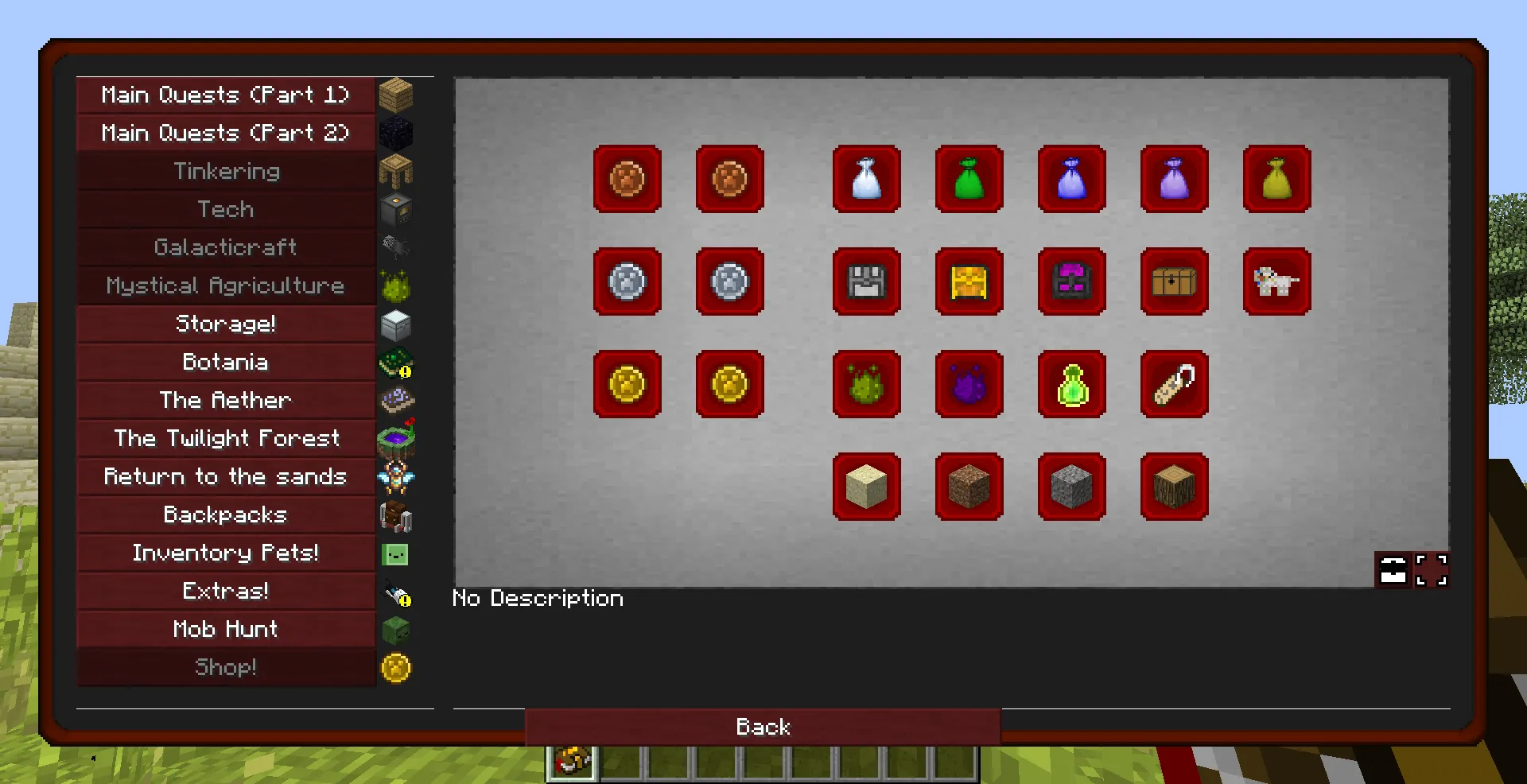This screenshot has width=1527, height=784.
Task: Expand the Shop! chapter
Action: pos(226,667)
